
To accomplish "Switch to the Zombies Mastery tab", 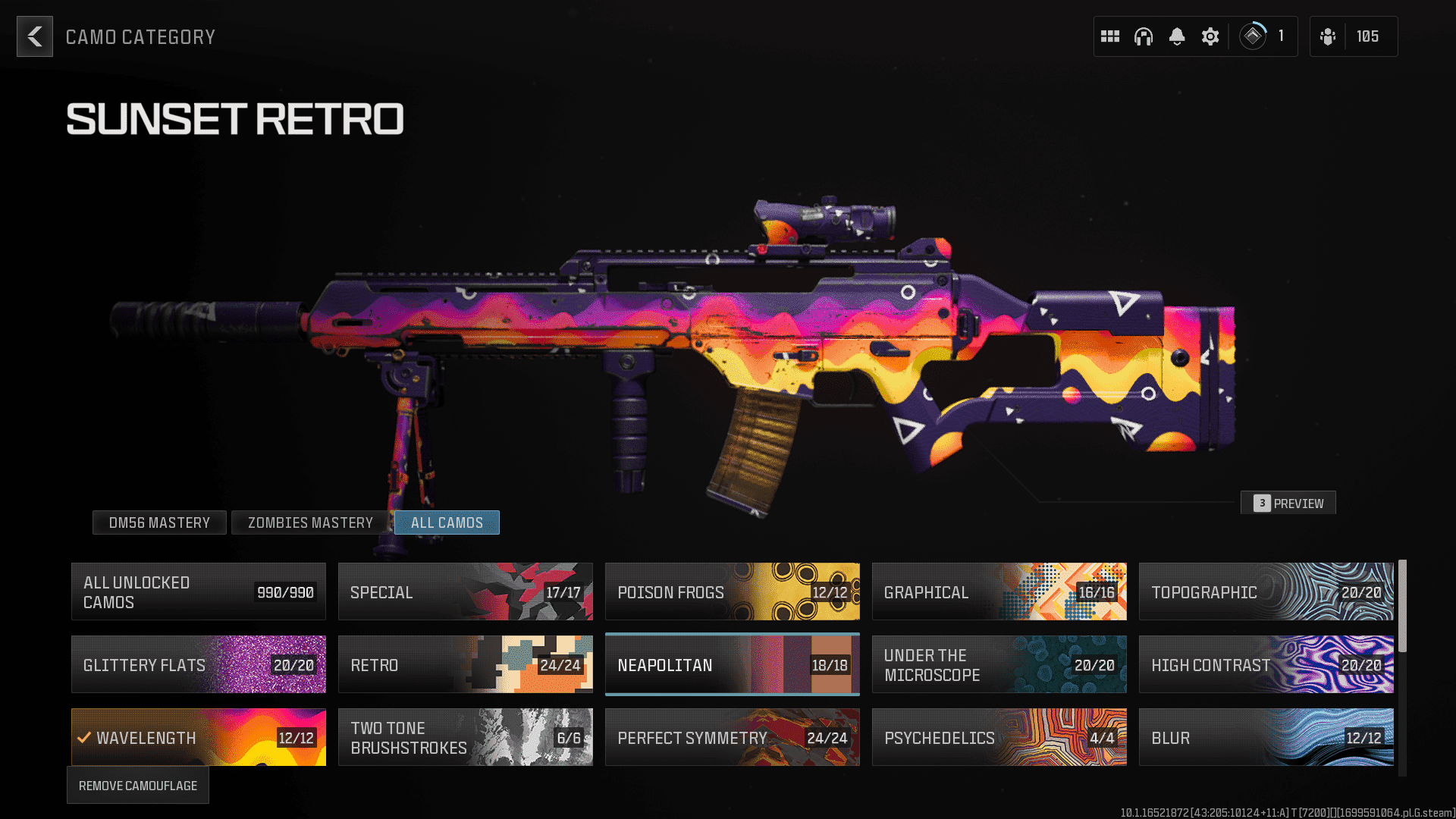I will 310,522.
